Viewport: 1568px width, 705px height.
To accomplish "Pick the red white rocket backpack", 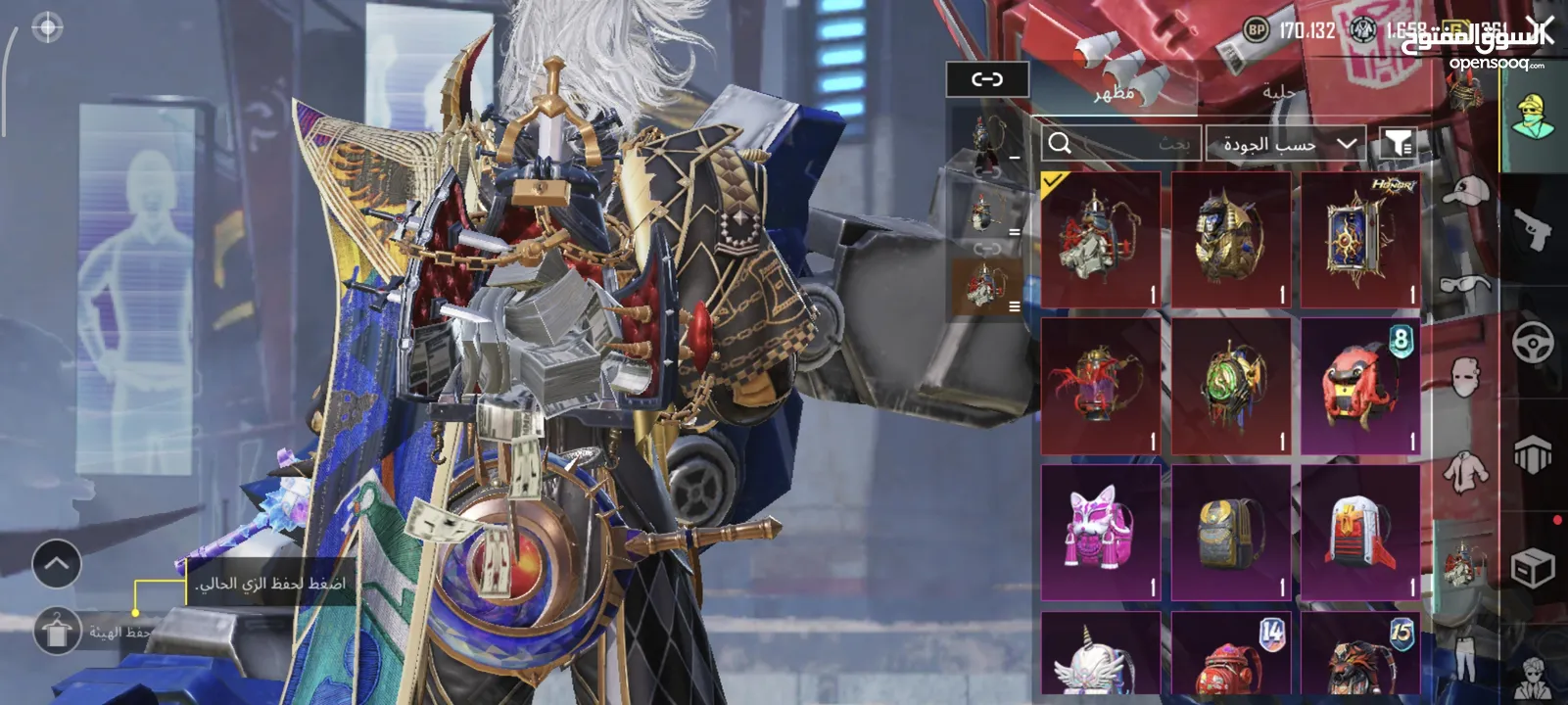I will click(x=1359, y=534).
